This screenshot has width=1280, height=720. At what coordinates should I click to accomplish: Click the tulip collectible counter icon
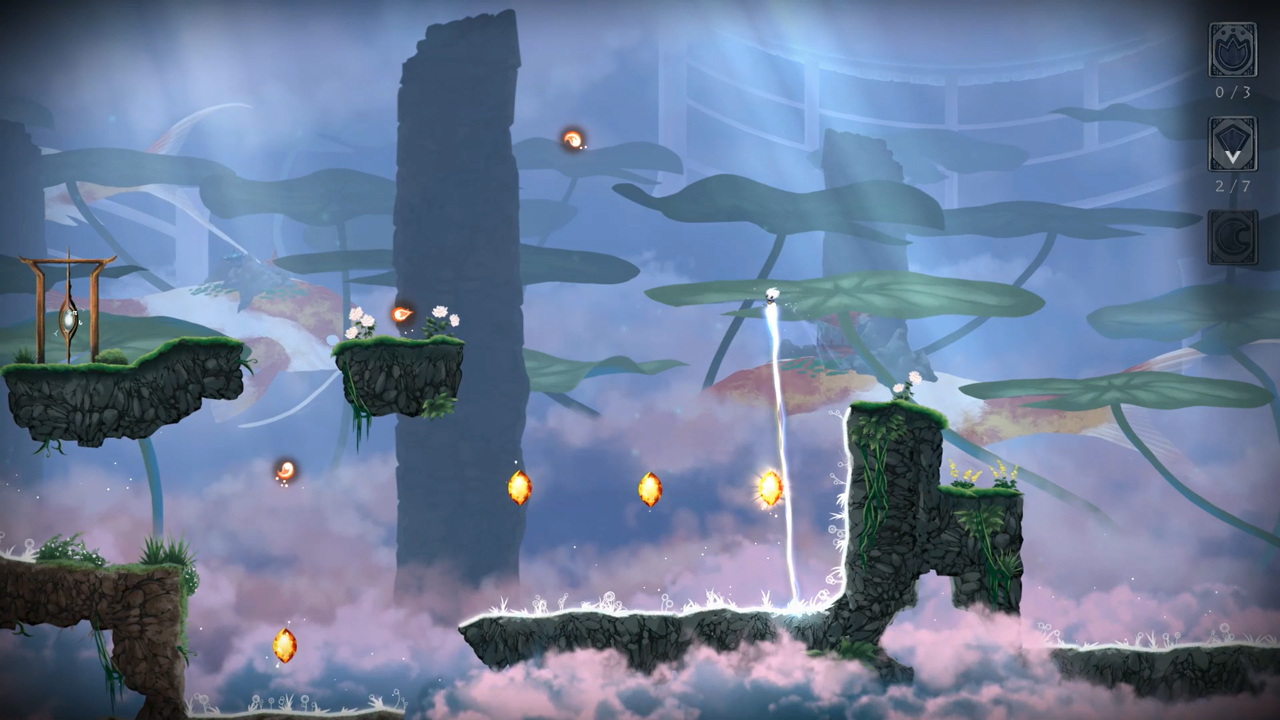pyautogui.click(x=1231, y=48)
